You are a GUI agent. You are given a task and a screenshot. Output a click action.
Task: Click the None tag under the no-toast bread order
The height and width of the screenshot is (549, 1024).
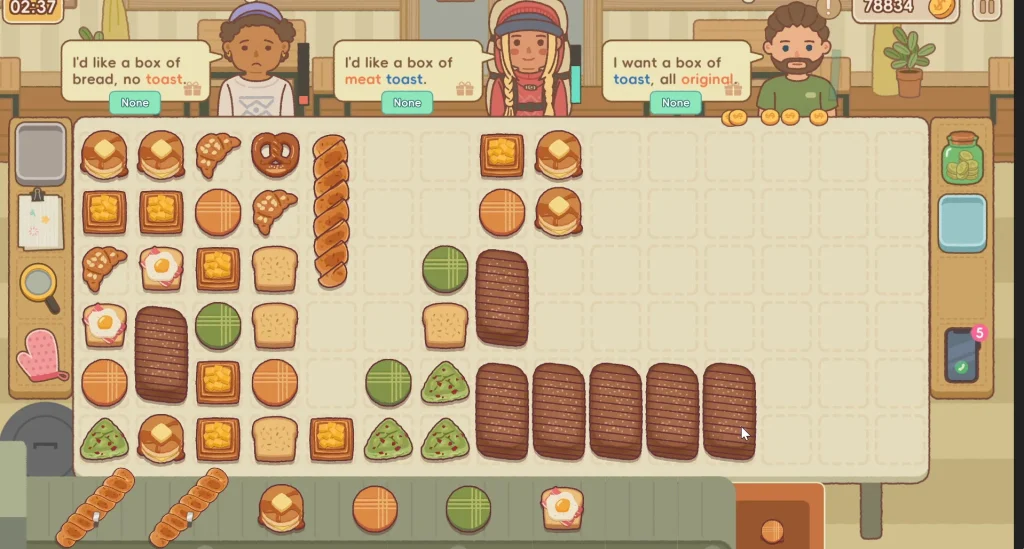[135, 103]
